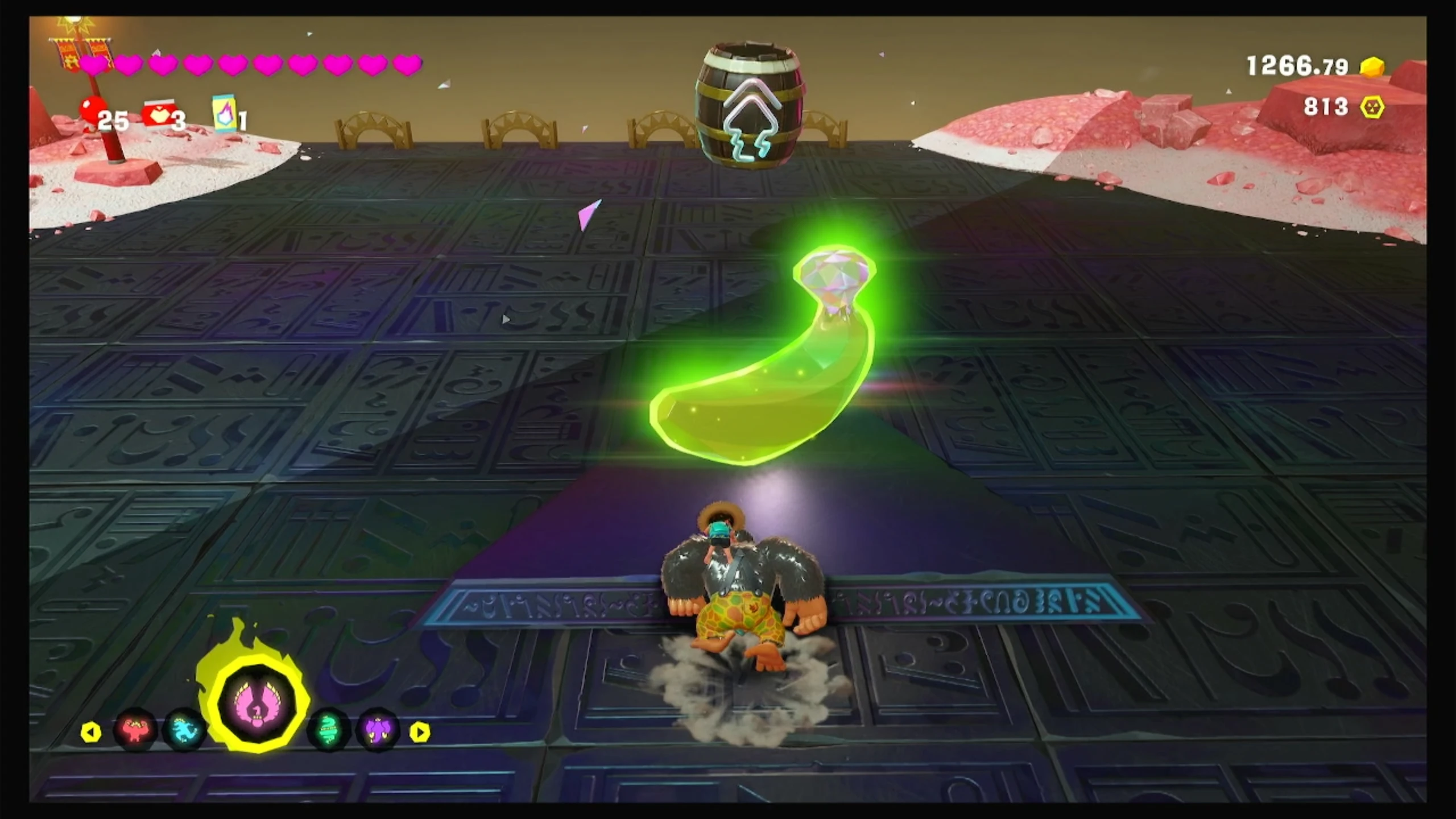Pick the purple Elephant Bananza icon
1456x819 pixels.
click(377, 729)
